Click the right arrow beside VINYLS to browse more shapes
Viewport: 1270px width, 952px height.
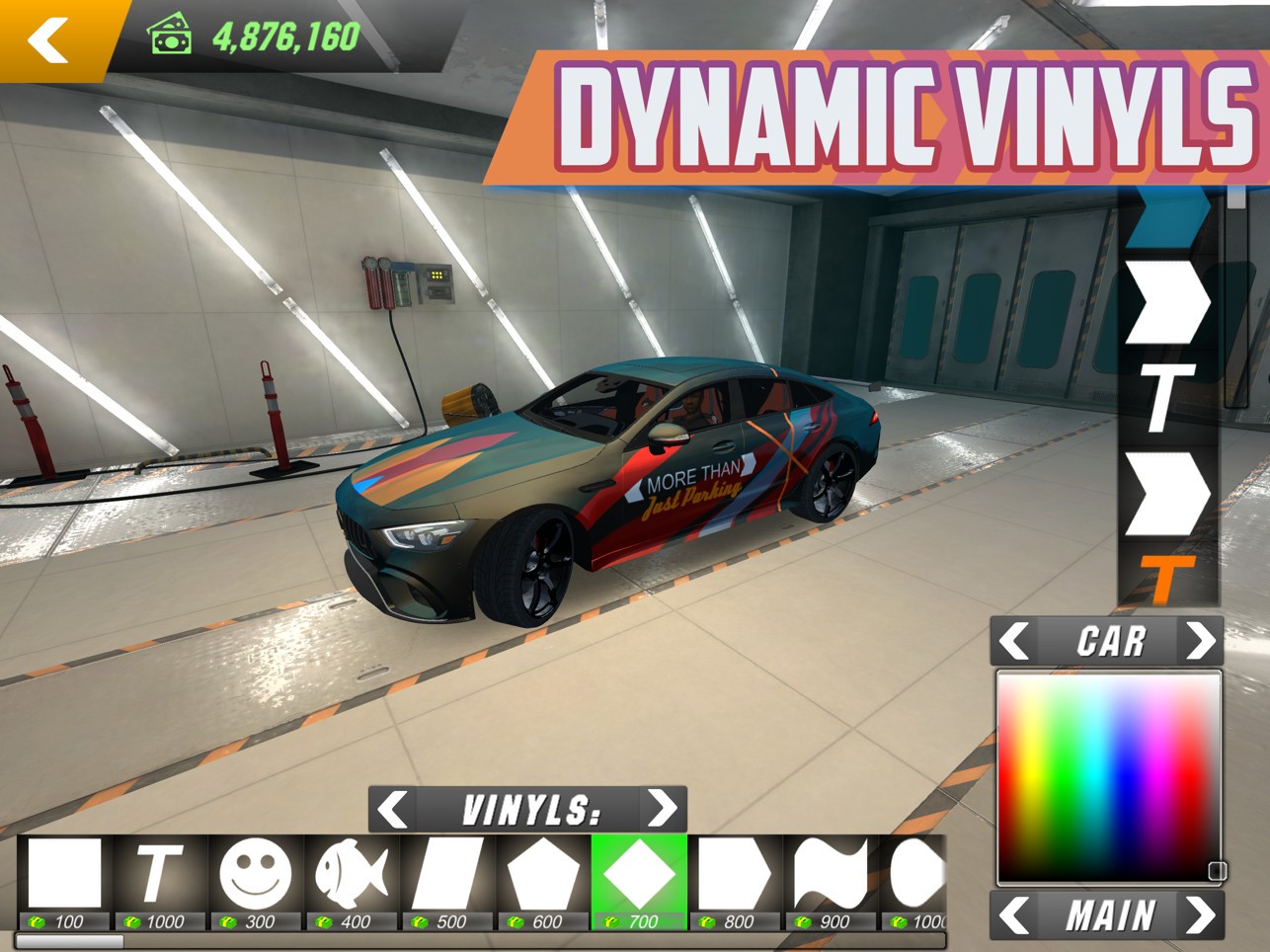pos(663,808)
